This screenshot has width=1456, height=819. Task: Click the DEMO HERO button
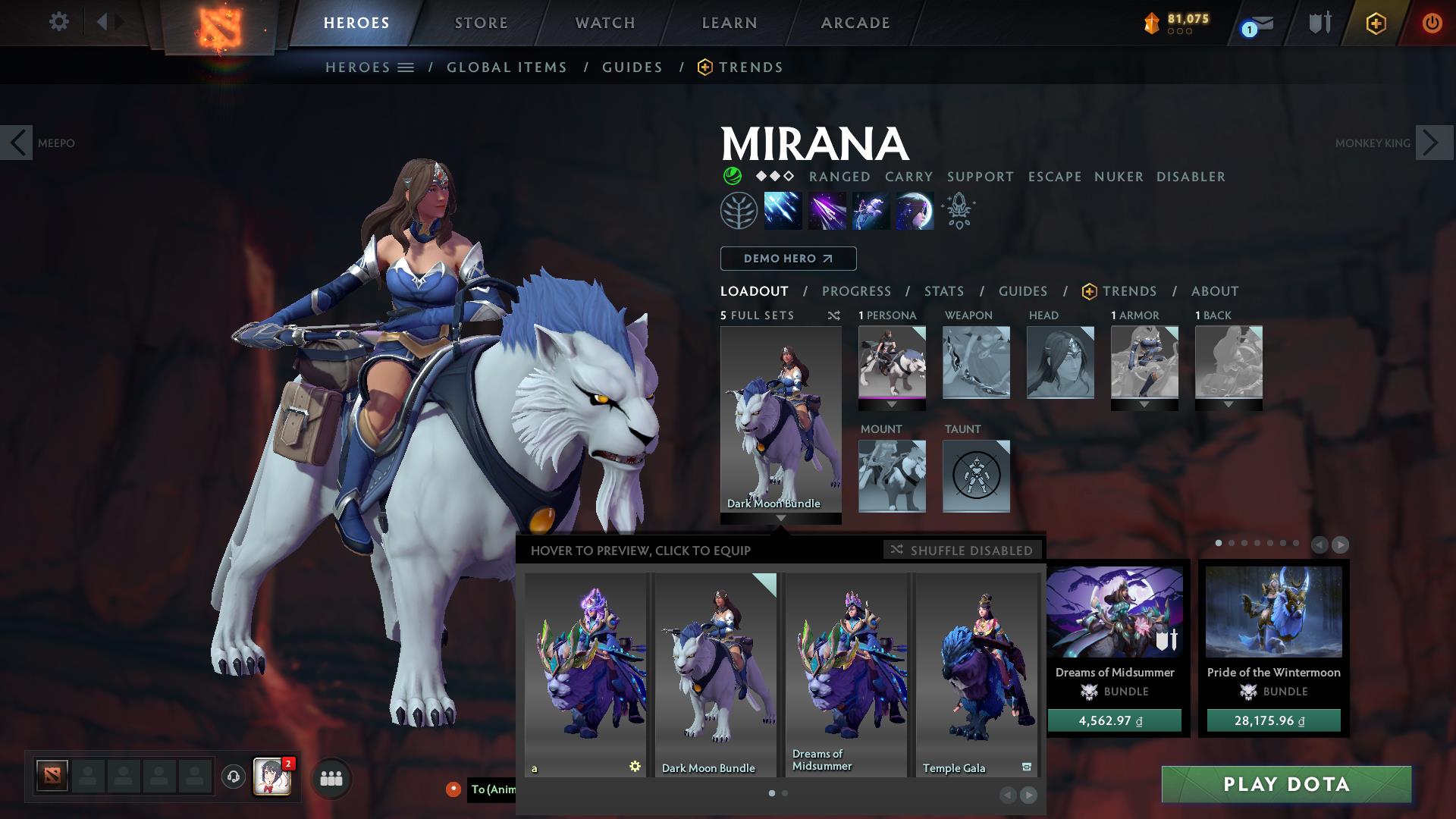pos(787,258)
